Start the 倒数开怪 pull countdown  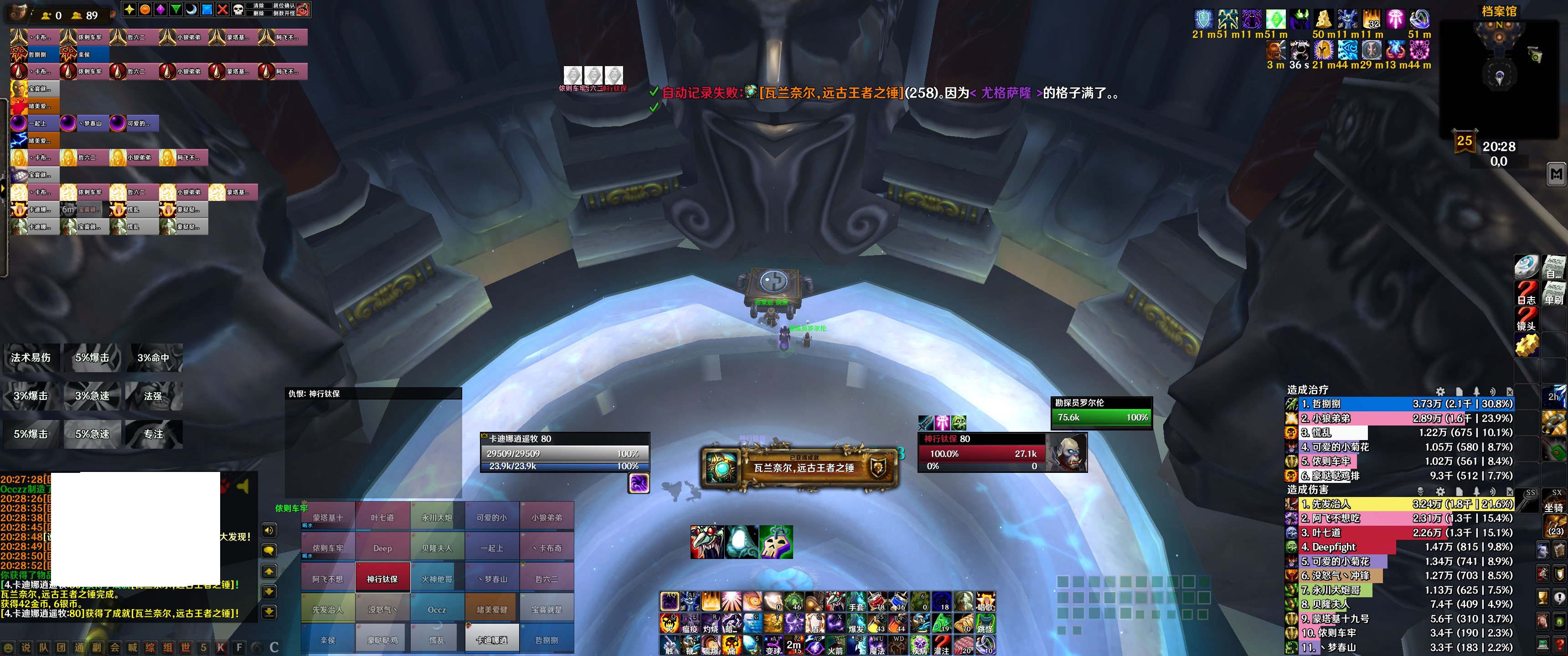[284, 13]
